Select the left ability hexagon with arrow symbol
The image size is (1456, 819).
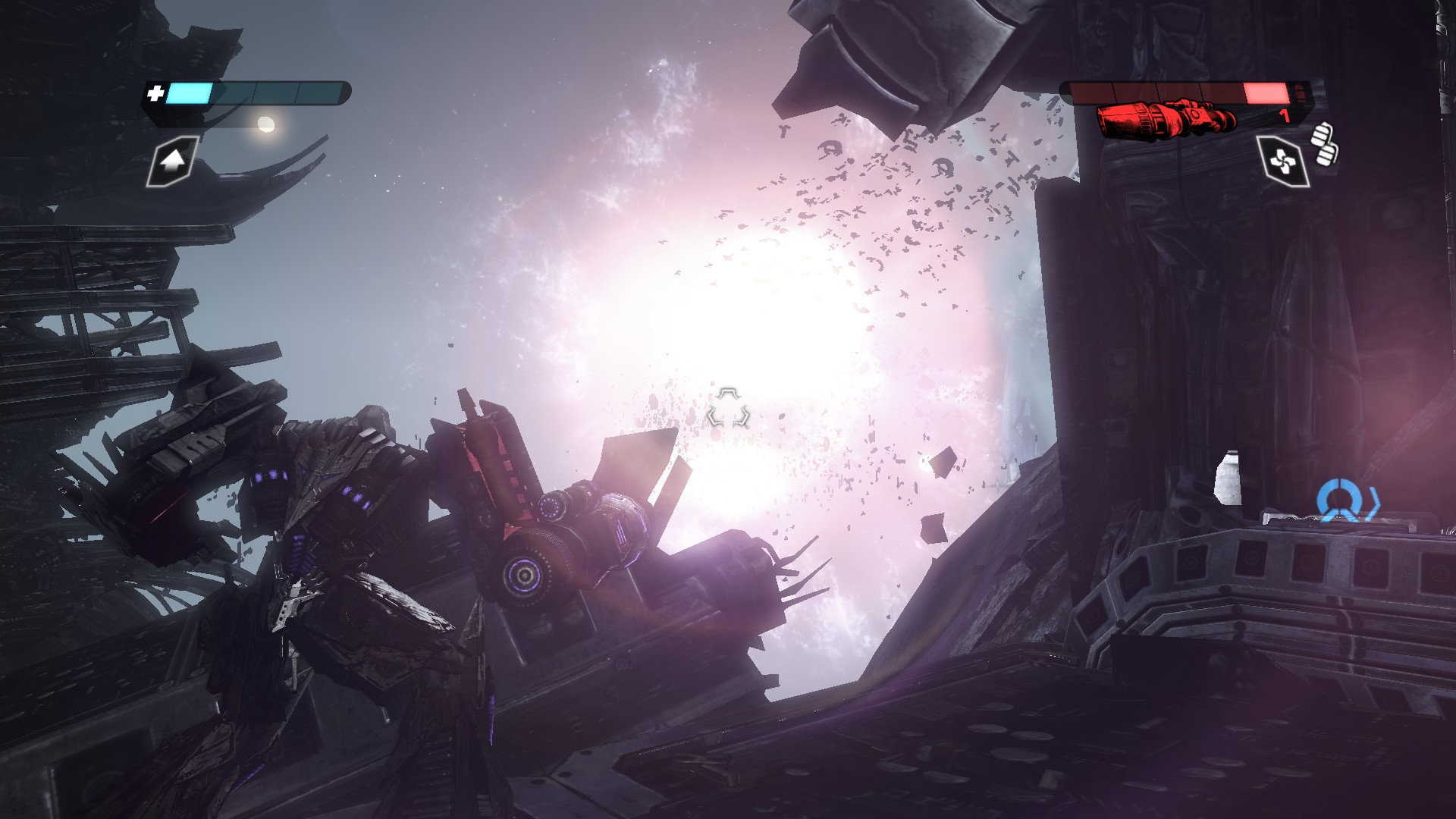coord(173,162)
